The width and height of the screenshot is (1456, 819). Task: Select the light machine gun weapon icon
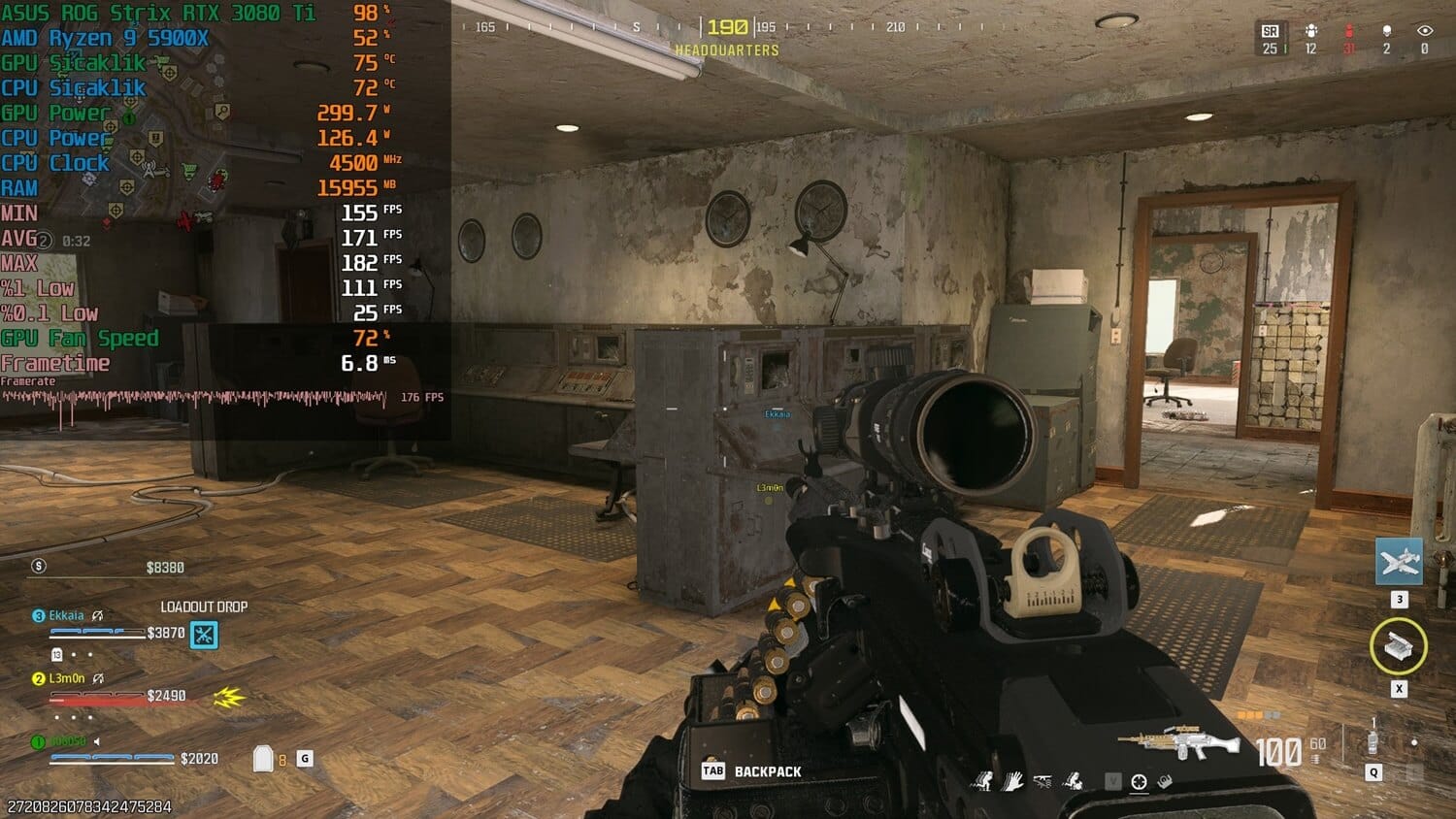tap(1178, 744)
